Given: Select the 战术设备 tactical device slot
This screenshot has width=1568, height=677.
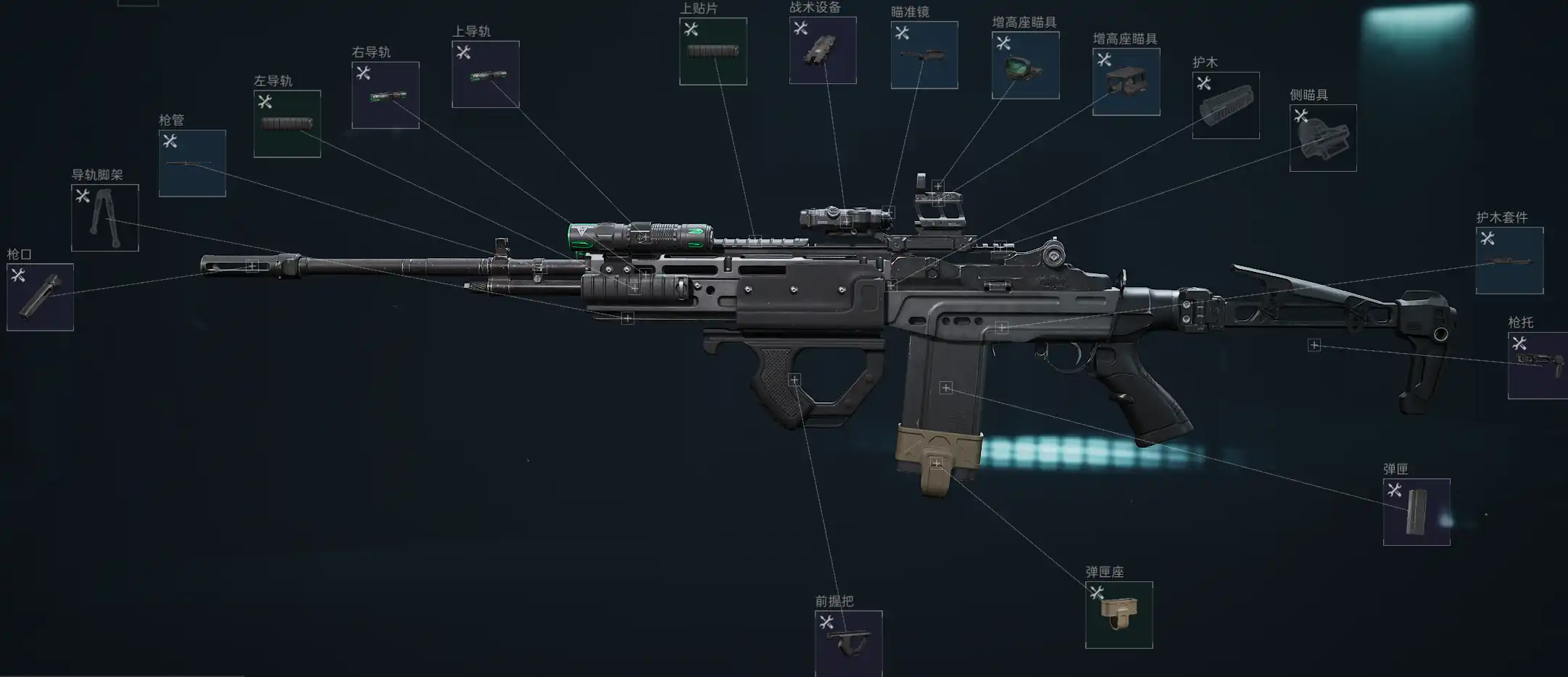Looking at the screenshot, I should pos(822,50).
